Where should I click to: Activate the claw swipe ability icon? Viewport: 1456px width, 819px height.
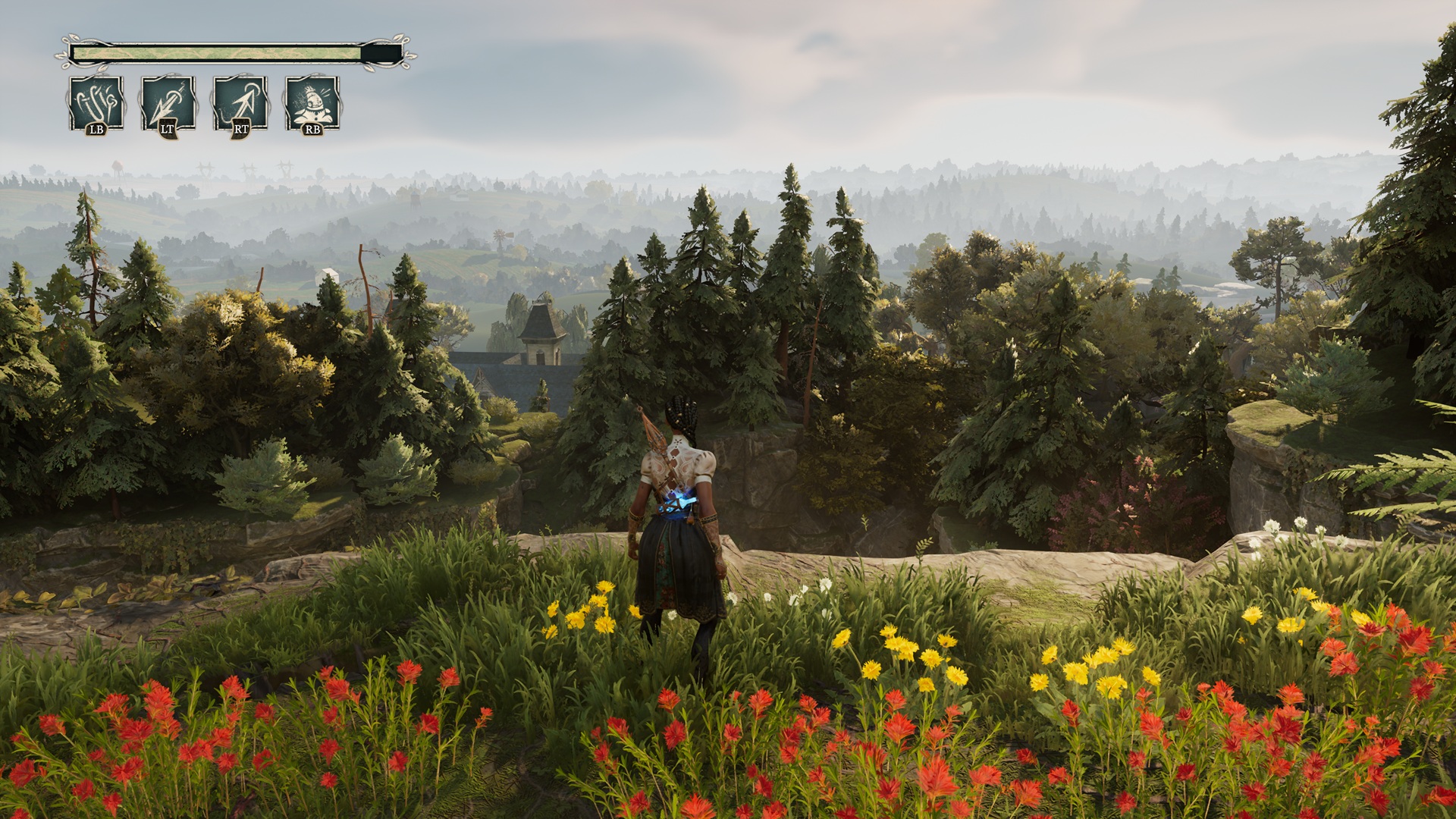tap(96, 103)
